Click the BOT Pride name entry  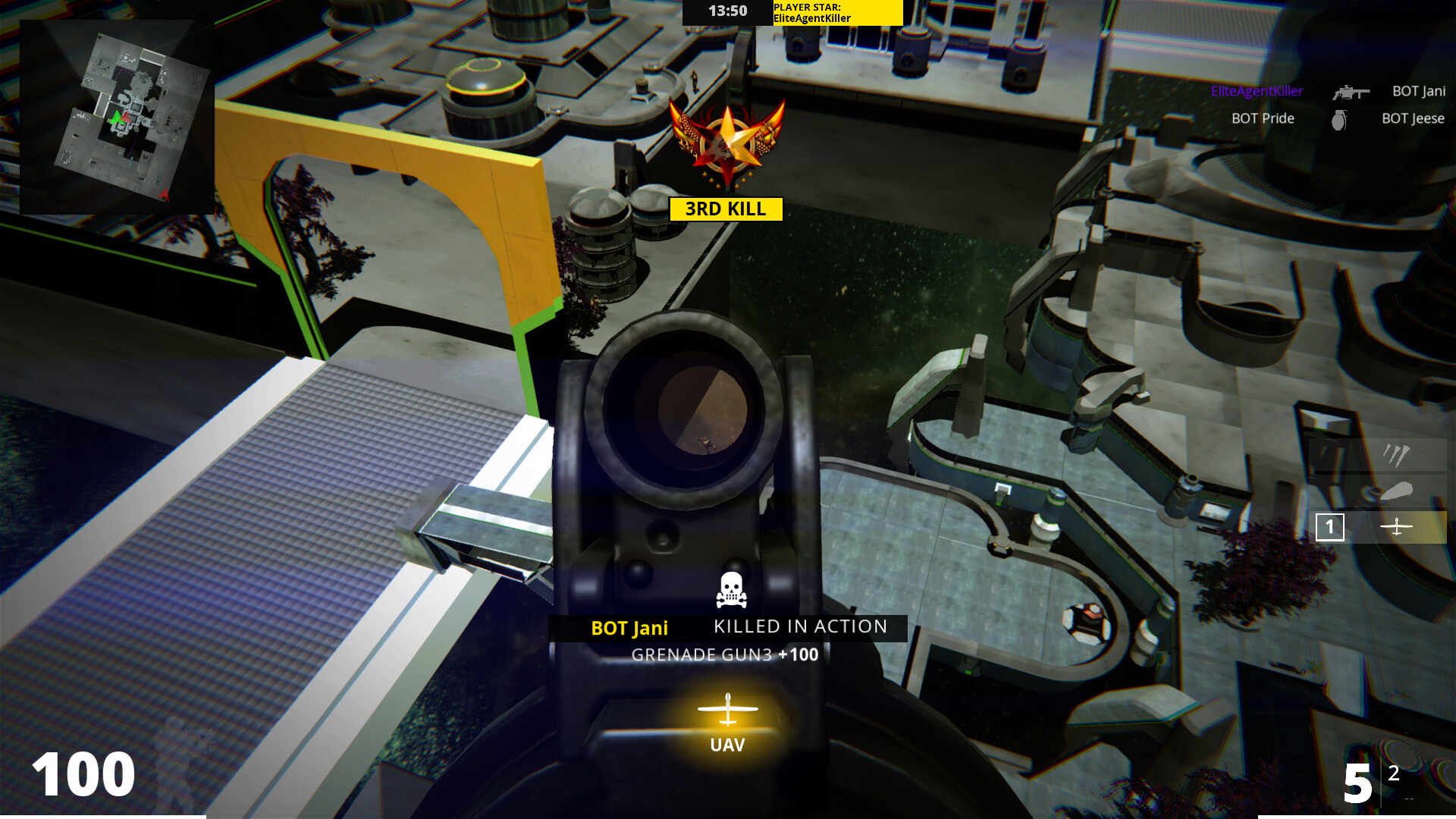[x=1263, y=118]
